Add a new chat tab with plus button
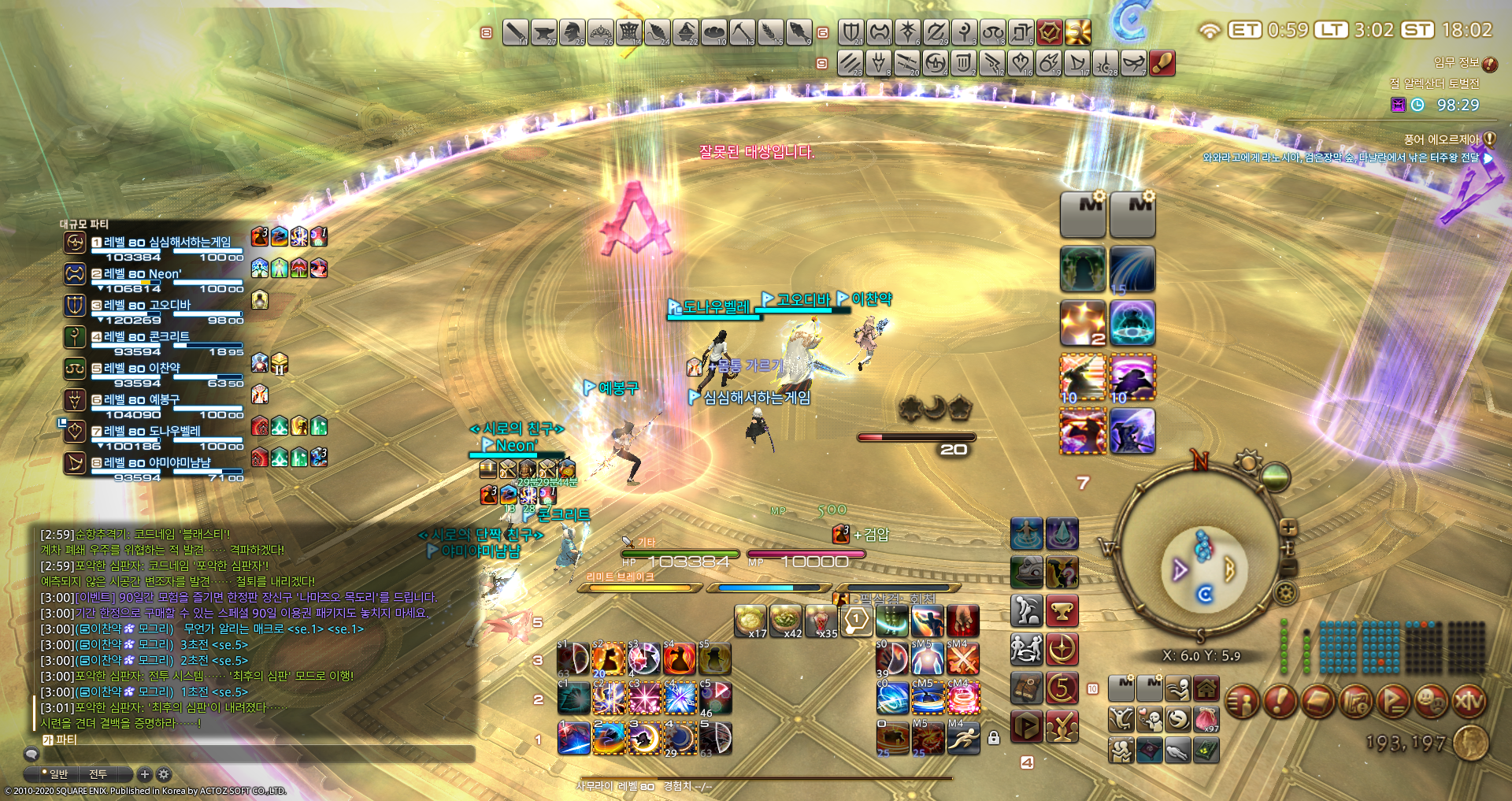 point(144,774)
